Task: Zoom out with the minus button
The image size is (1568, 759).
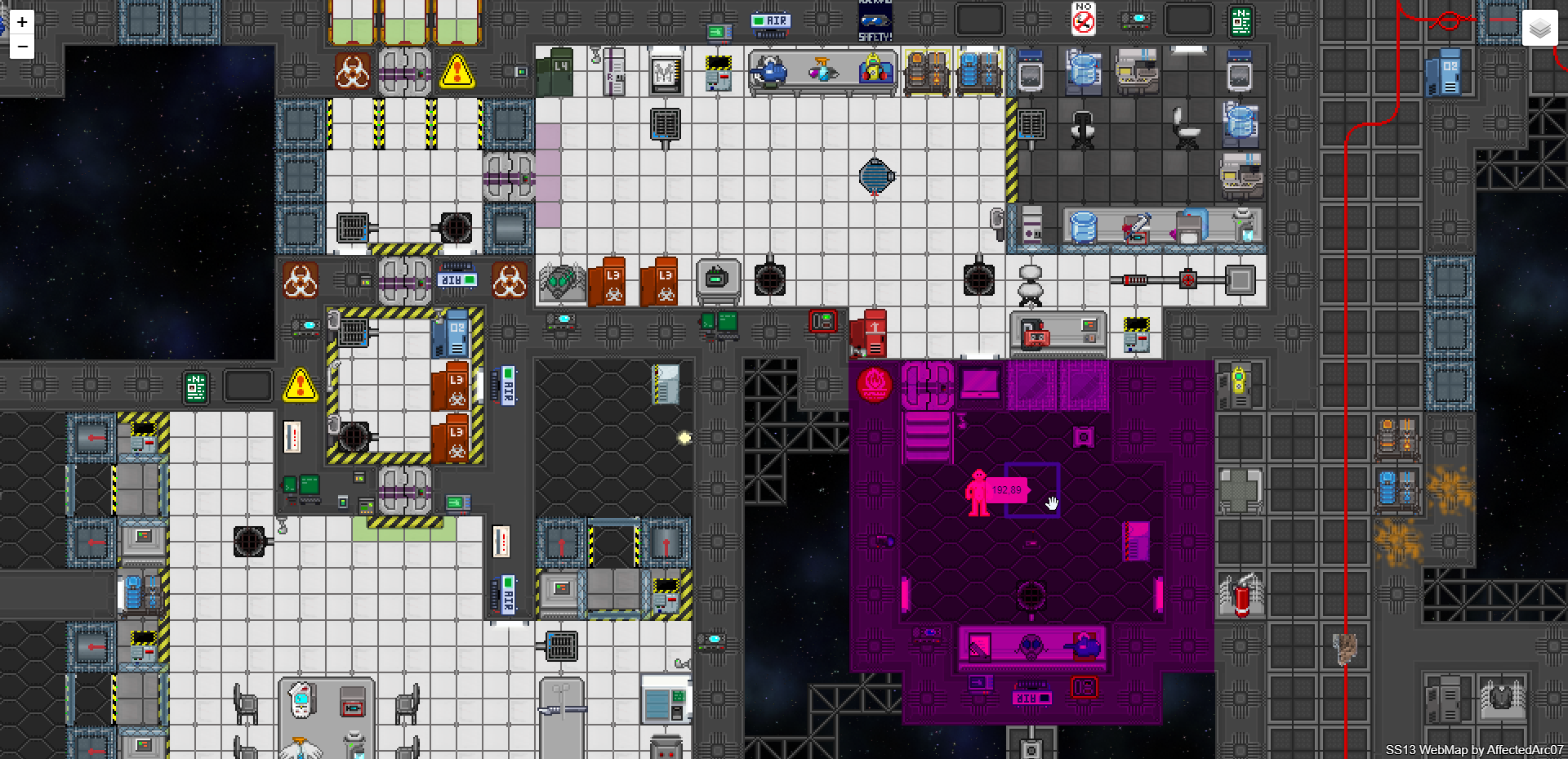Action: coord(20,47)
